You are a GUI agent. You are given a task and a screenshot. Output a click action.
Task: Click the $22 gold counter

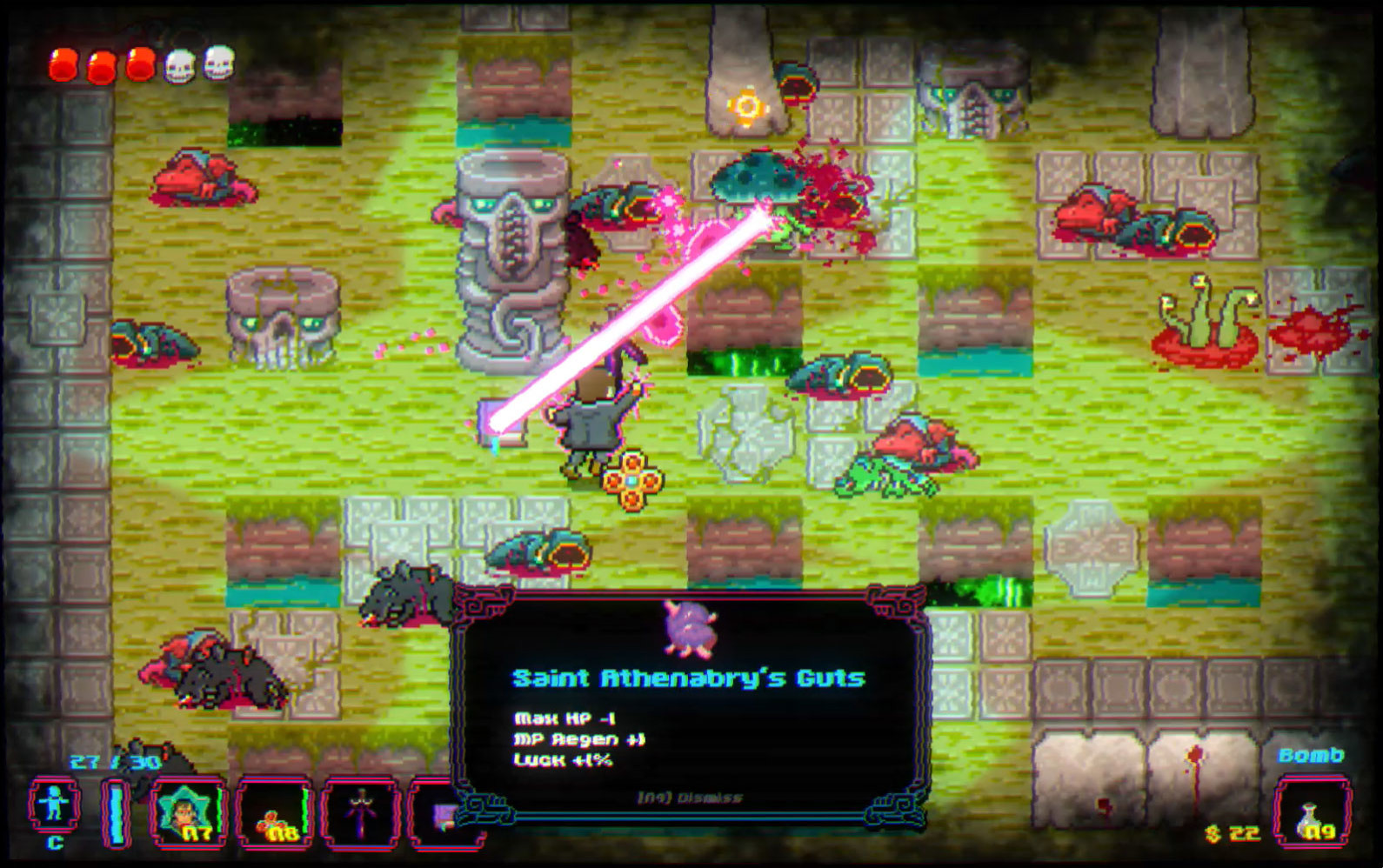pos(1233,832)
